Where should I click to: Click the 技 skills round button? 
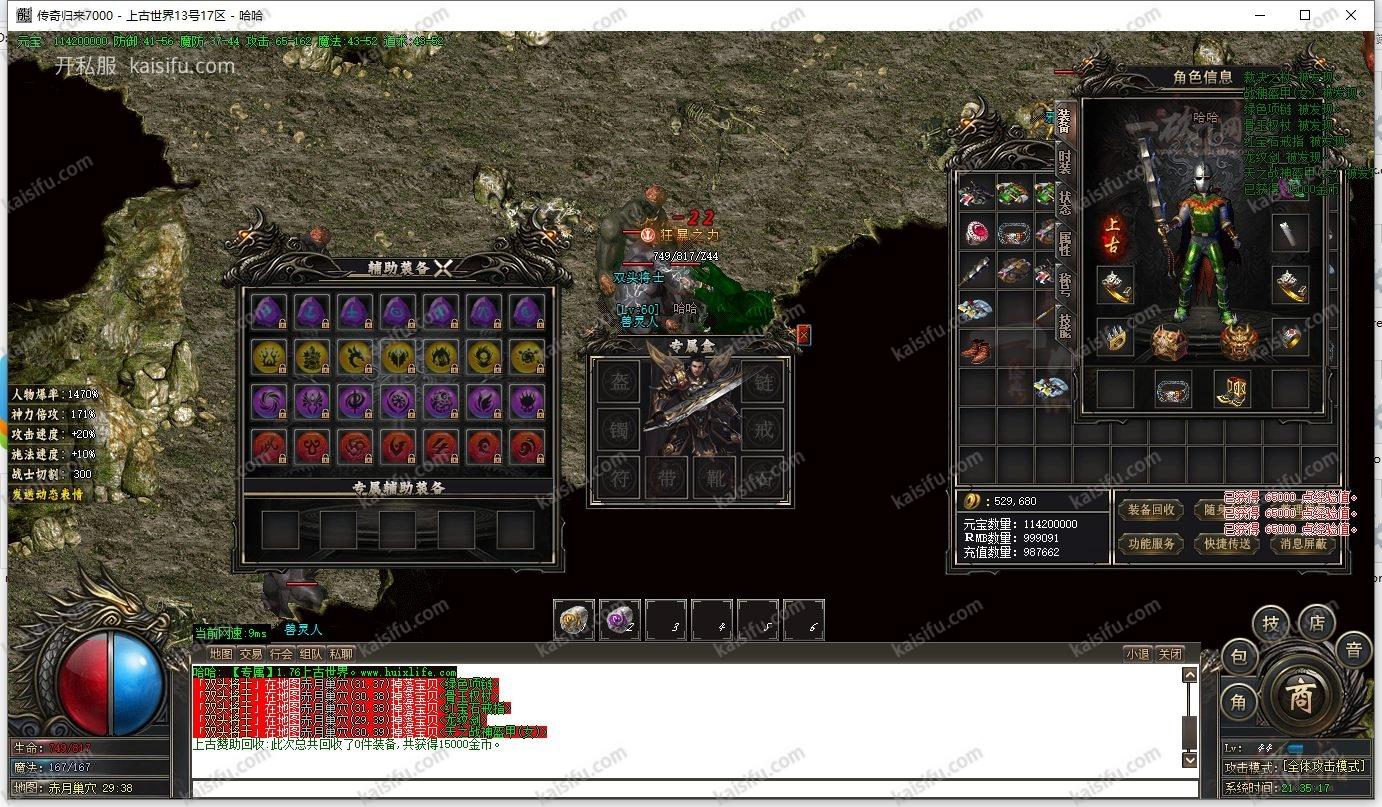(1271, 623)
